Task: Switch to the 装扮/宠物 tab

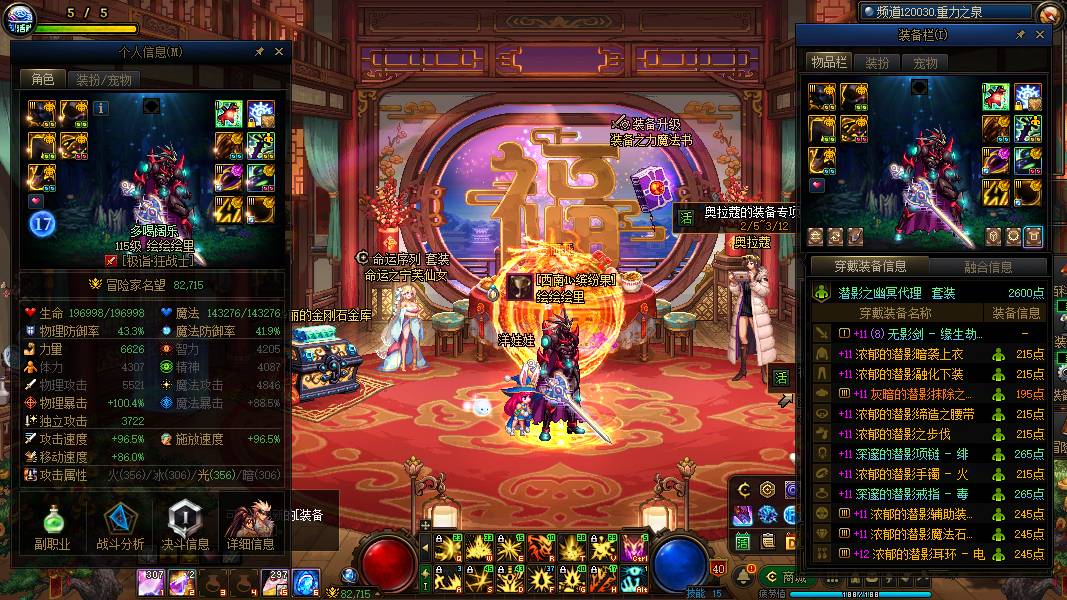Action: click(x=104, y=79)
